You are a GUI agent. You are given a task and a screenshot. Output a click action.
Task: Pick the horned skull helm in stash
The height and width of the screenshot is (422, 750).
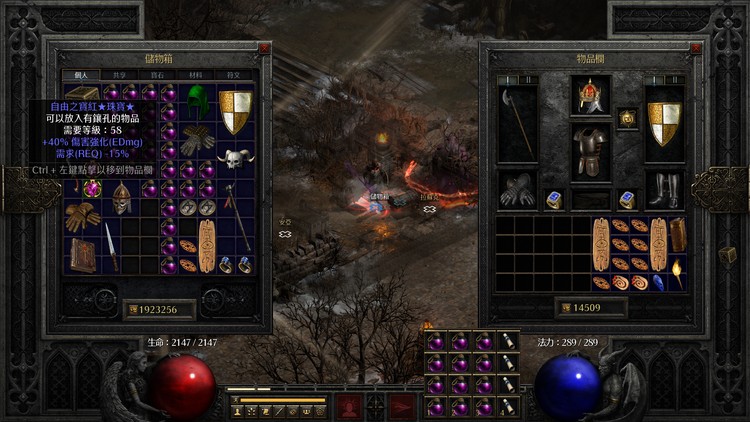(236, 158)
